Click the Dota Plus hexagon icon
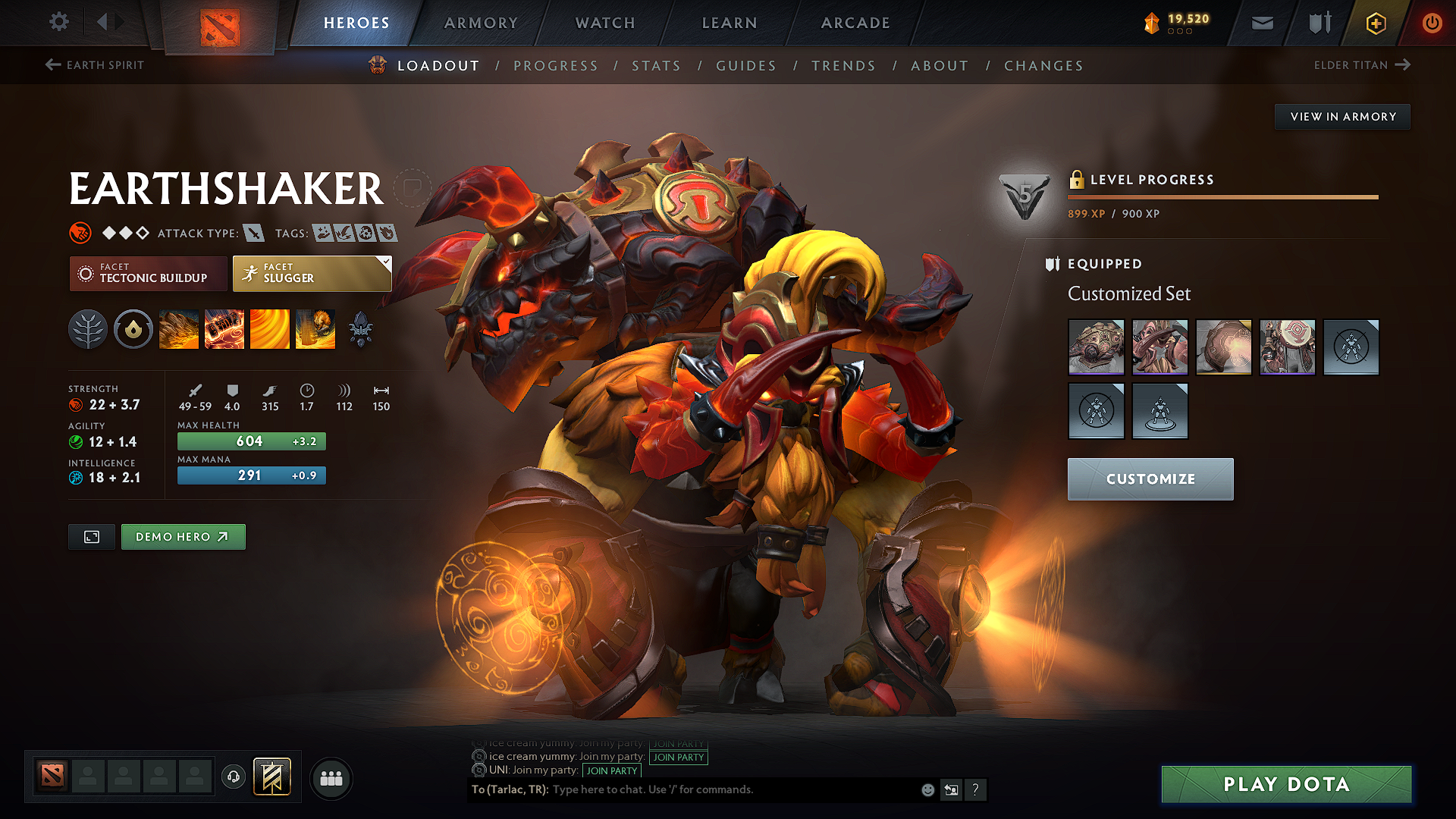Image resolution: width=1456 pixels, height=819 pixels. click(x=1375, y=23)
